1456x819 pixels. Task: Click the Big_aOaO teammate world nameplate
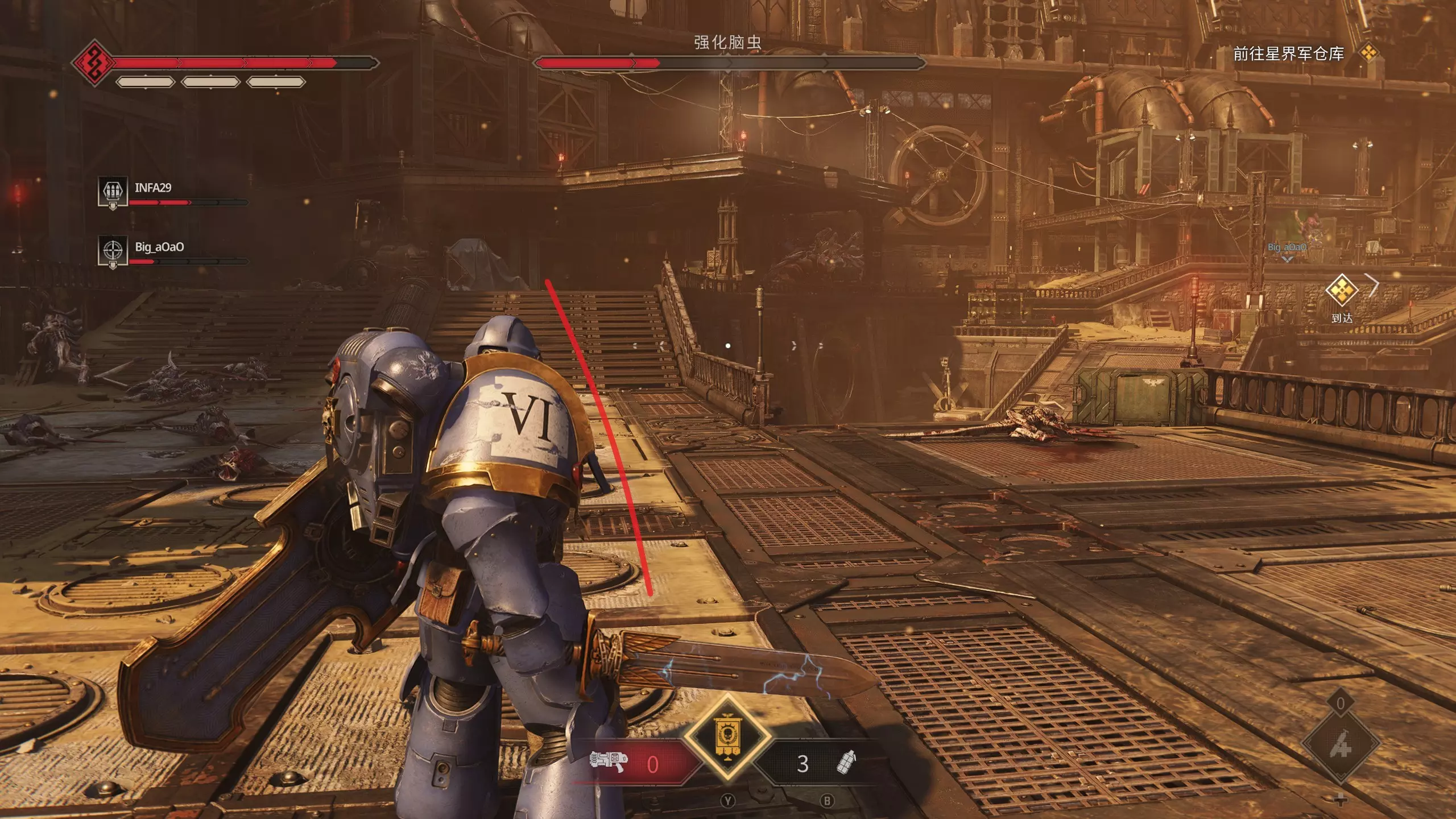1287,247
